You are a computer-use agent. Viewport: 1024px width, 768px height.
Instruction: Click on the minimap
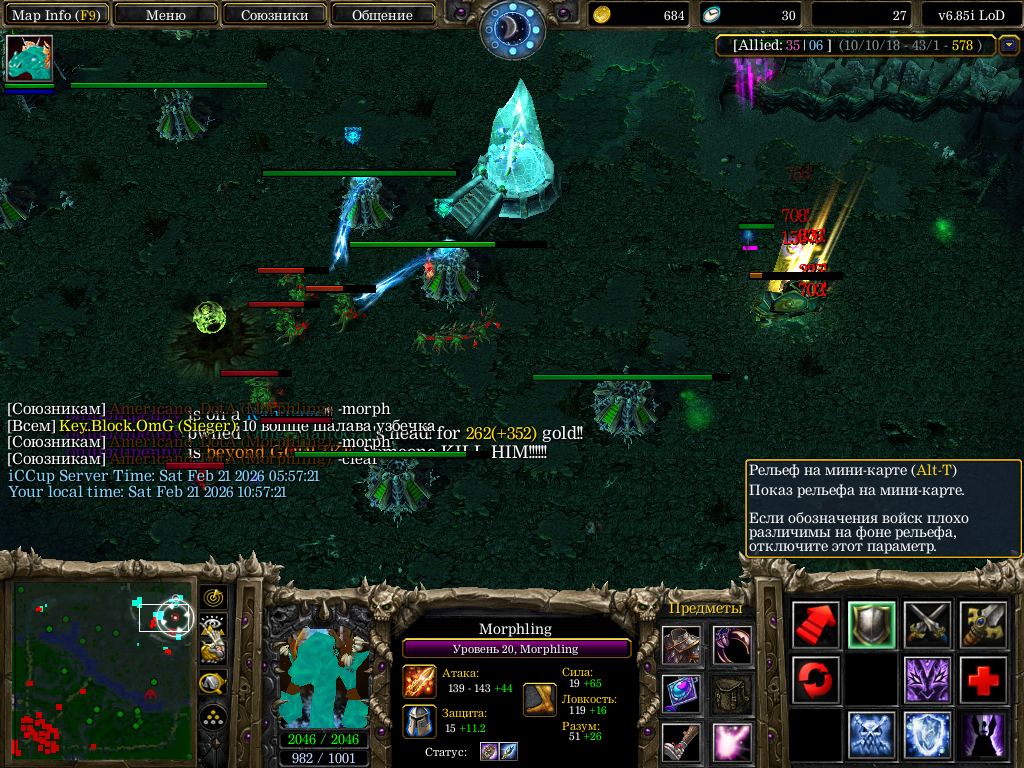[x=100, y=668]
